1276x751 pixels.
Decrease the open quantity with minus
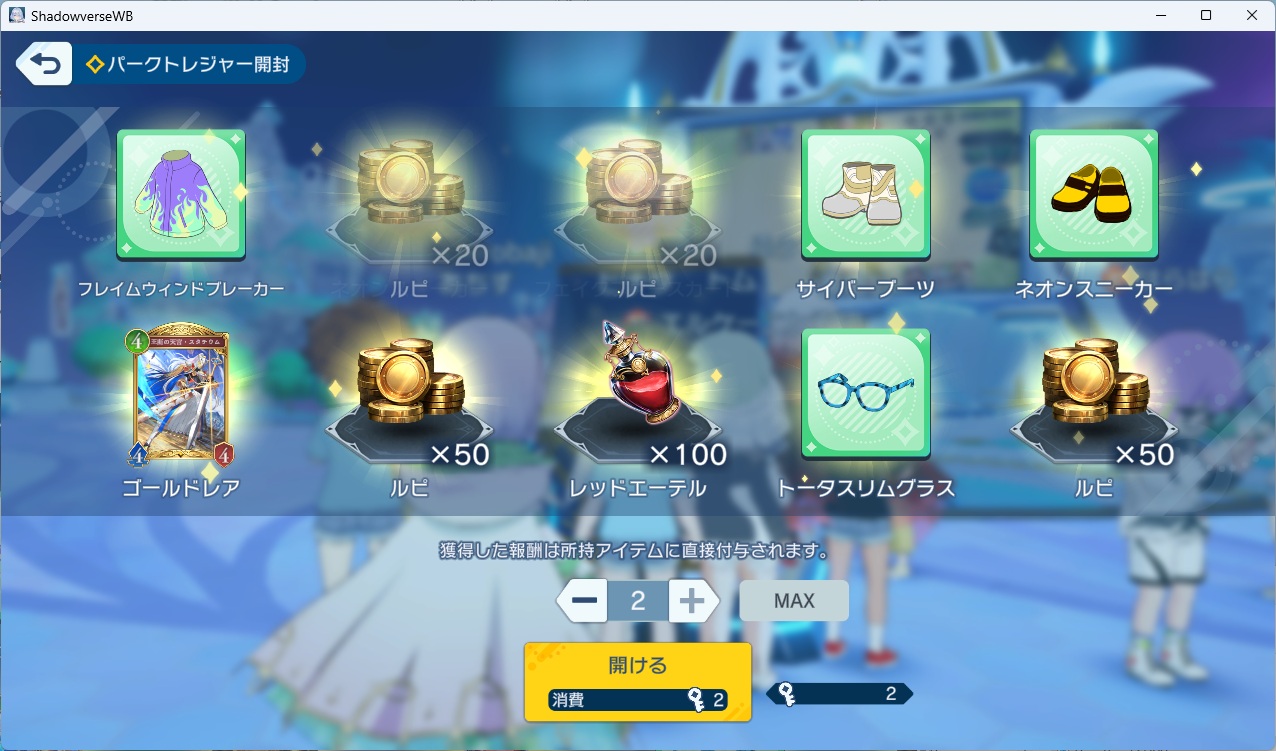click(x=584, y=601)
